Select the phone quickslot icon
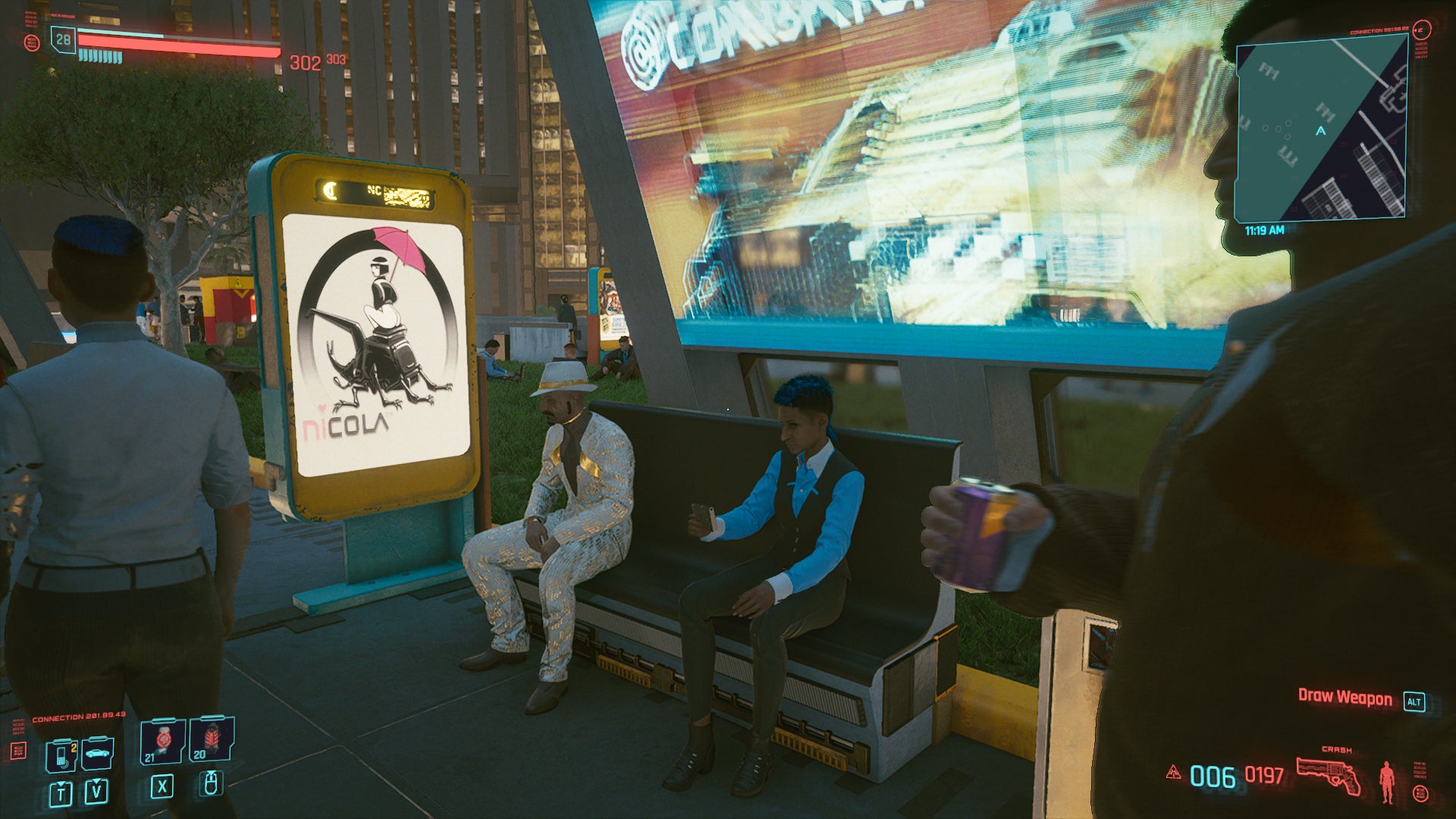The width and height of the screenshot is (1456, 819). 61,756
